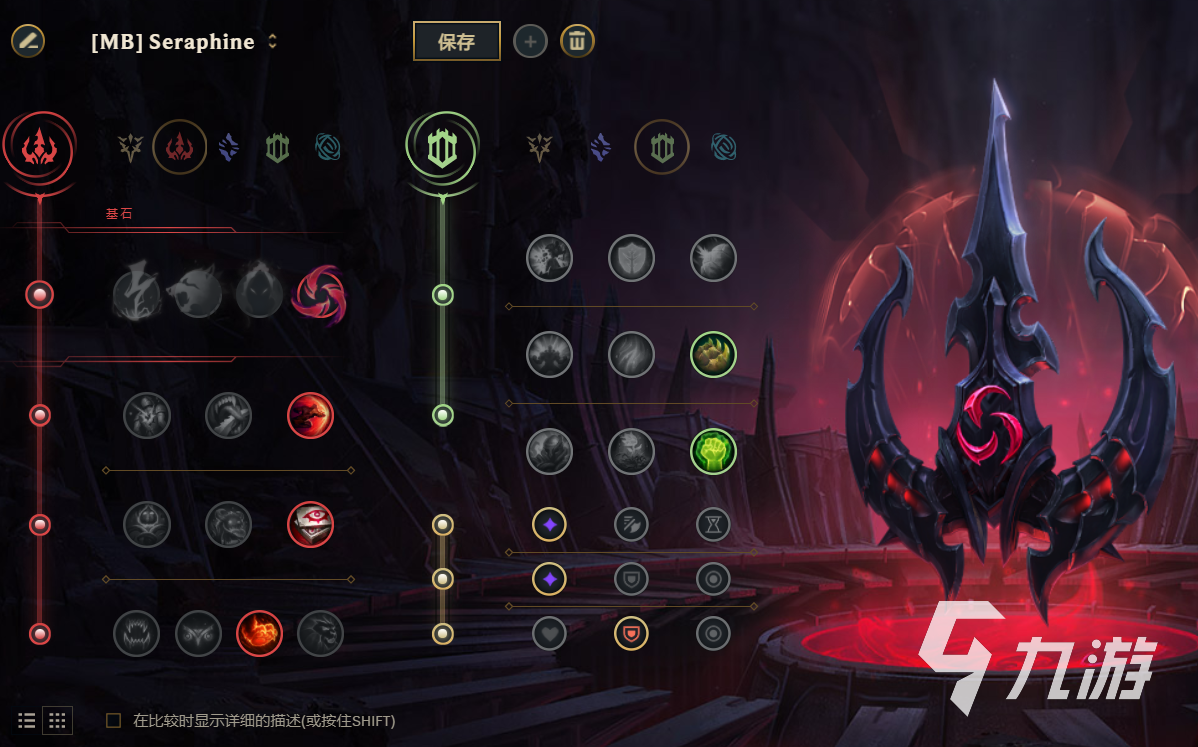Switch to grid view layout
The width and height of the screenshot is (1198, 747).
[x=58, y=720]
